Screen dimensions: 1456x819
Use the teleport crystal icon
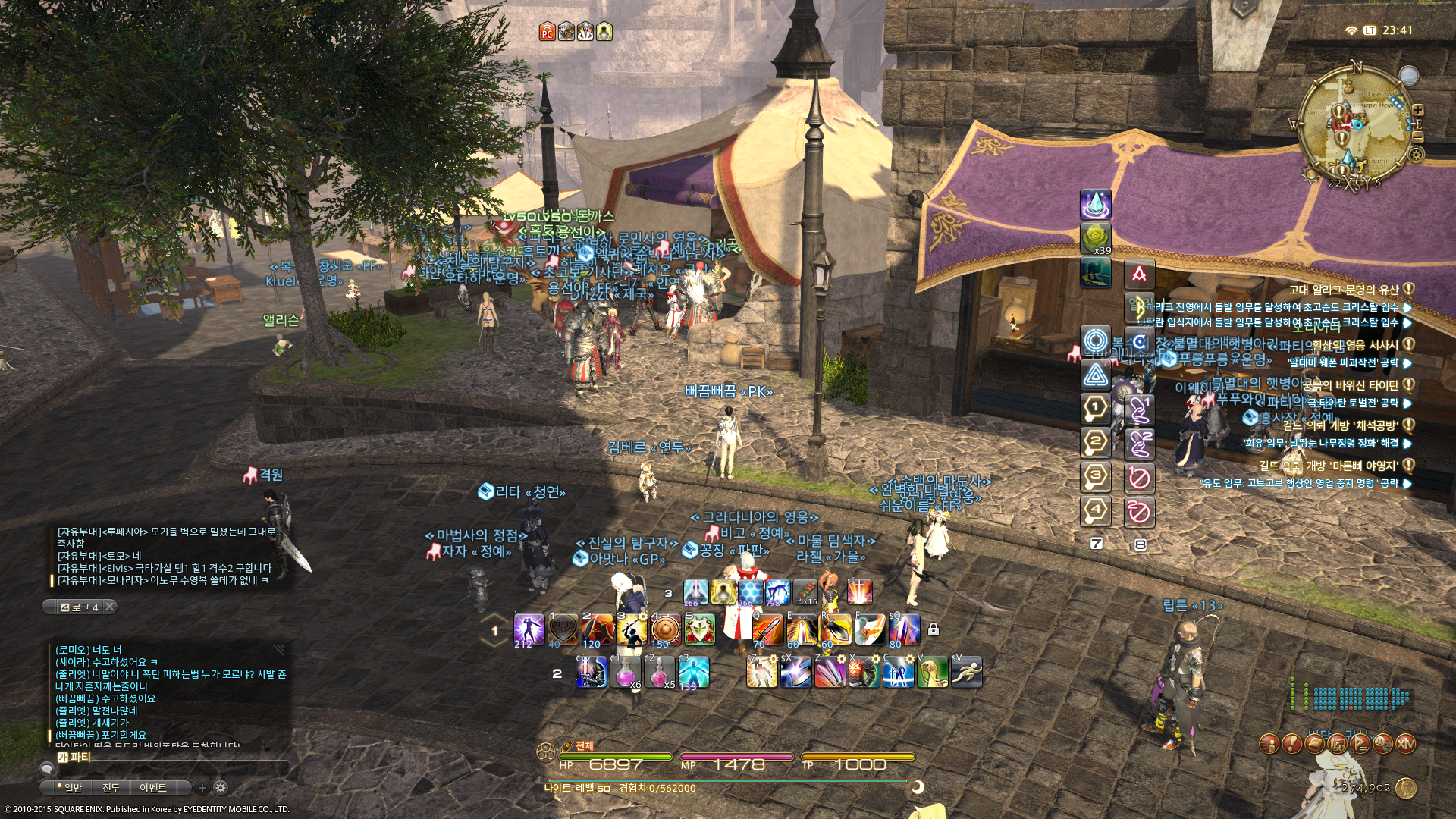pyautogui.click(x=1095, y=205)
